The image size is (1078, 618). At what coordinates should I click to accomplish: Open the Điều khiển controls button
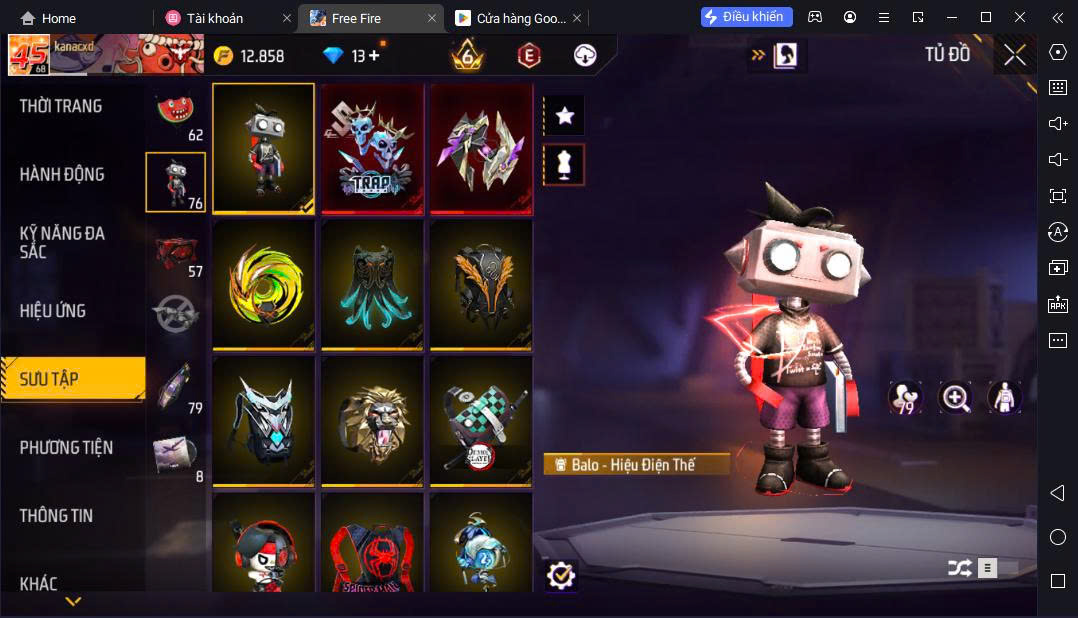coord(747,17)
